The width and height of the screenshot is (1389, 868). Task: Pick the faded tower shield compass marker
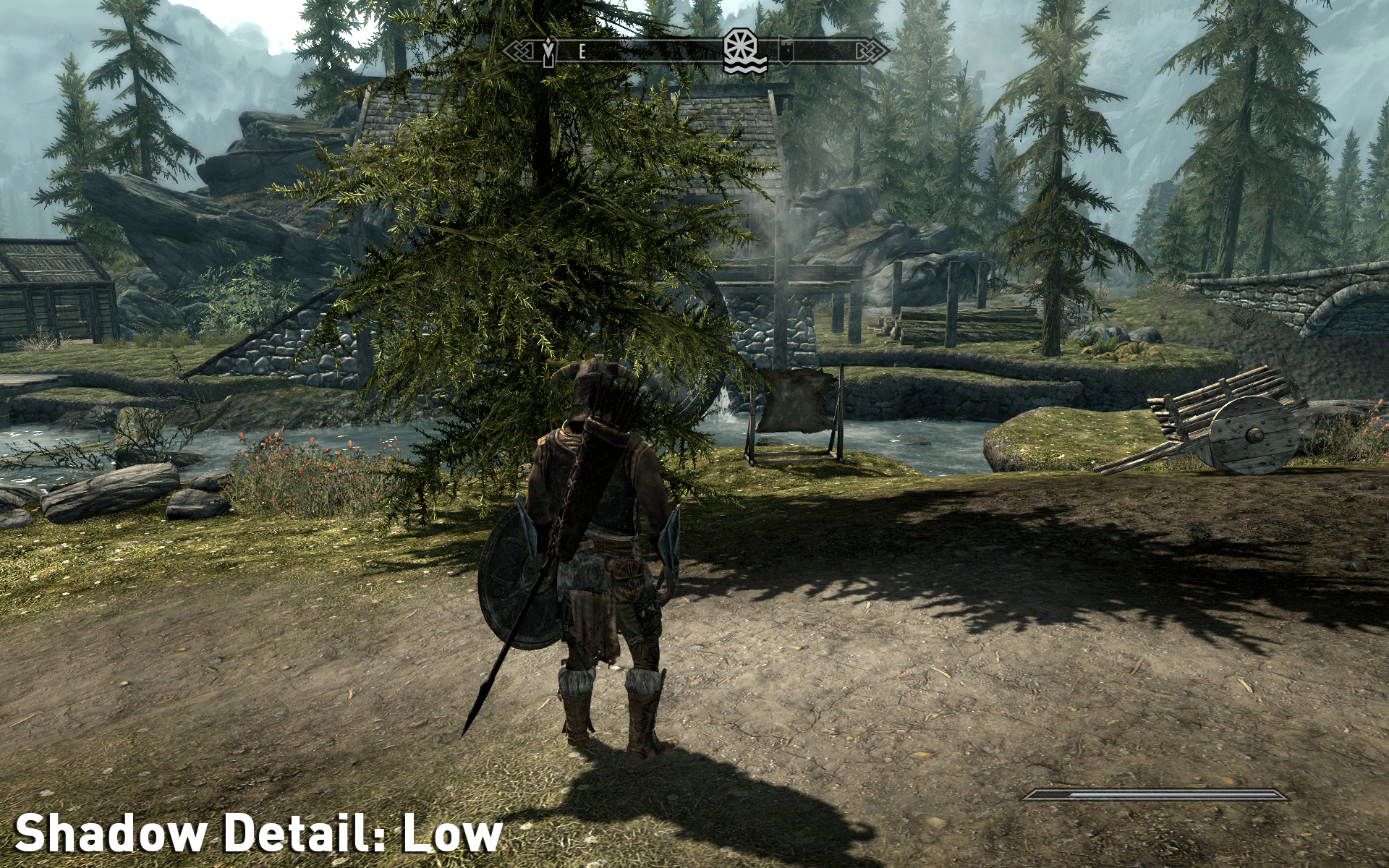click(786, 51)
